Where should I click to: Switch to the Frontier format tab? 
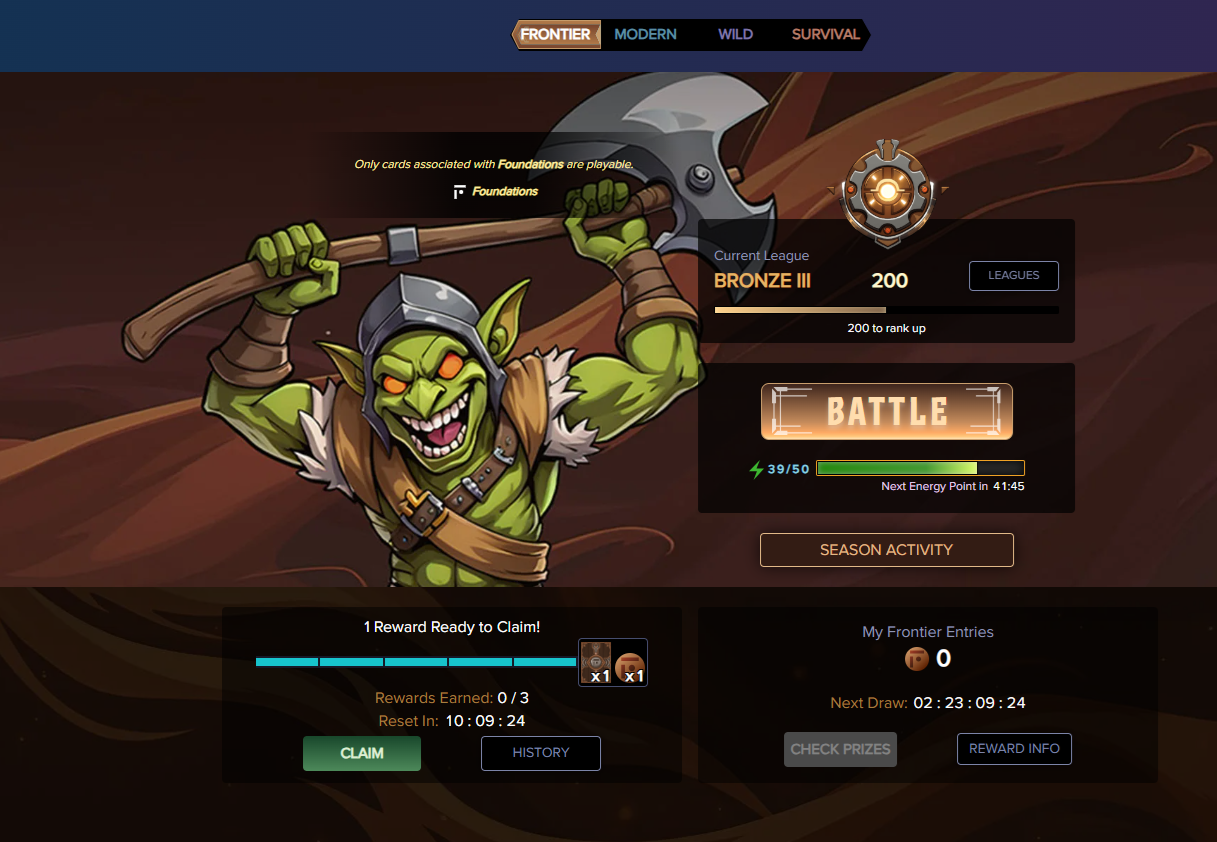(x=555, y=35)
